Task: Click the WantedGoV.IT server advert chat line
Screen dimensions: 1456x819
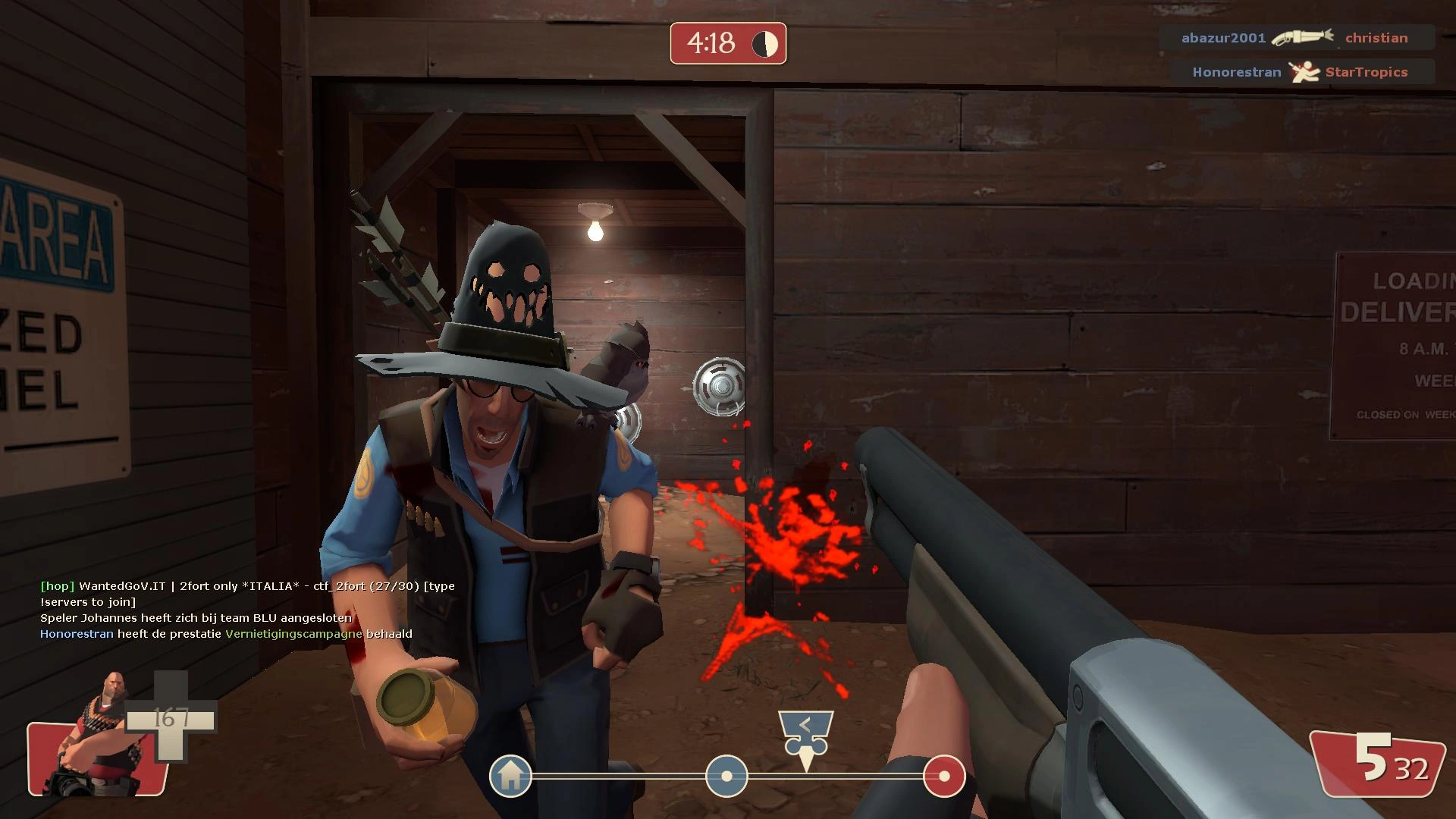Action: click(x=247, y=586)
